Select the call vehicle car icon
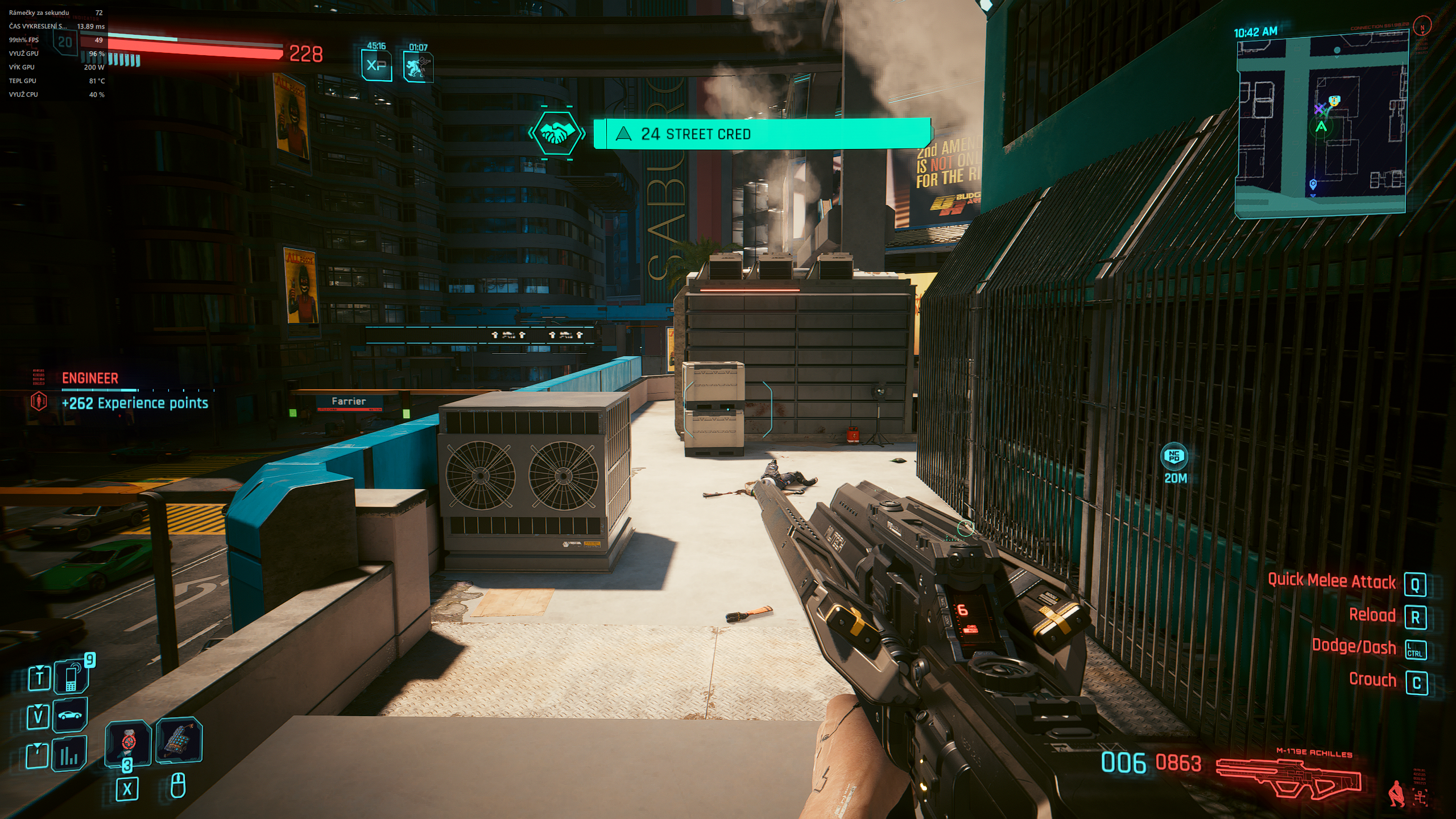 coord(70,715)
